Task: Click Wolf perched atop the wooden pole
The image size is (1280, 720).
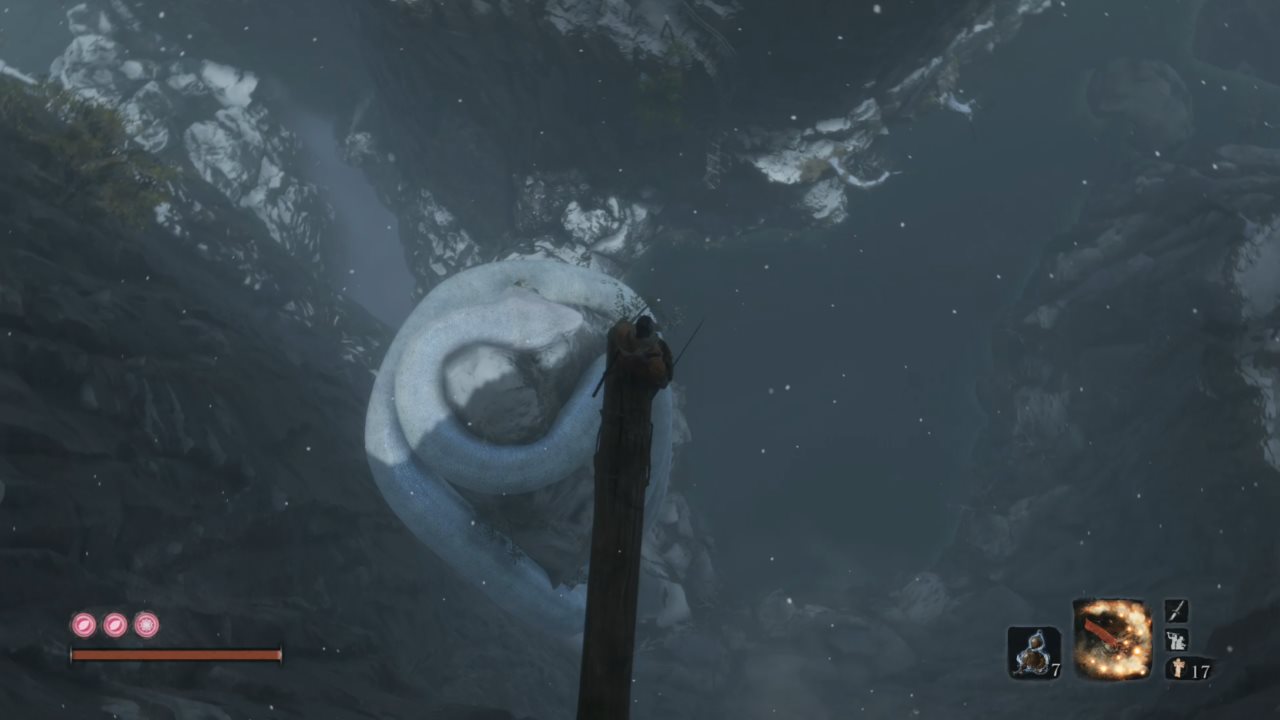Action: point(640,345)
